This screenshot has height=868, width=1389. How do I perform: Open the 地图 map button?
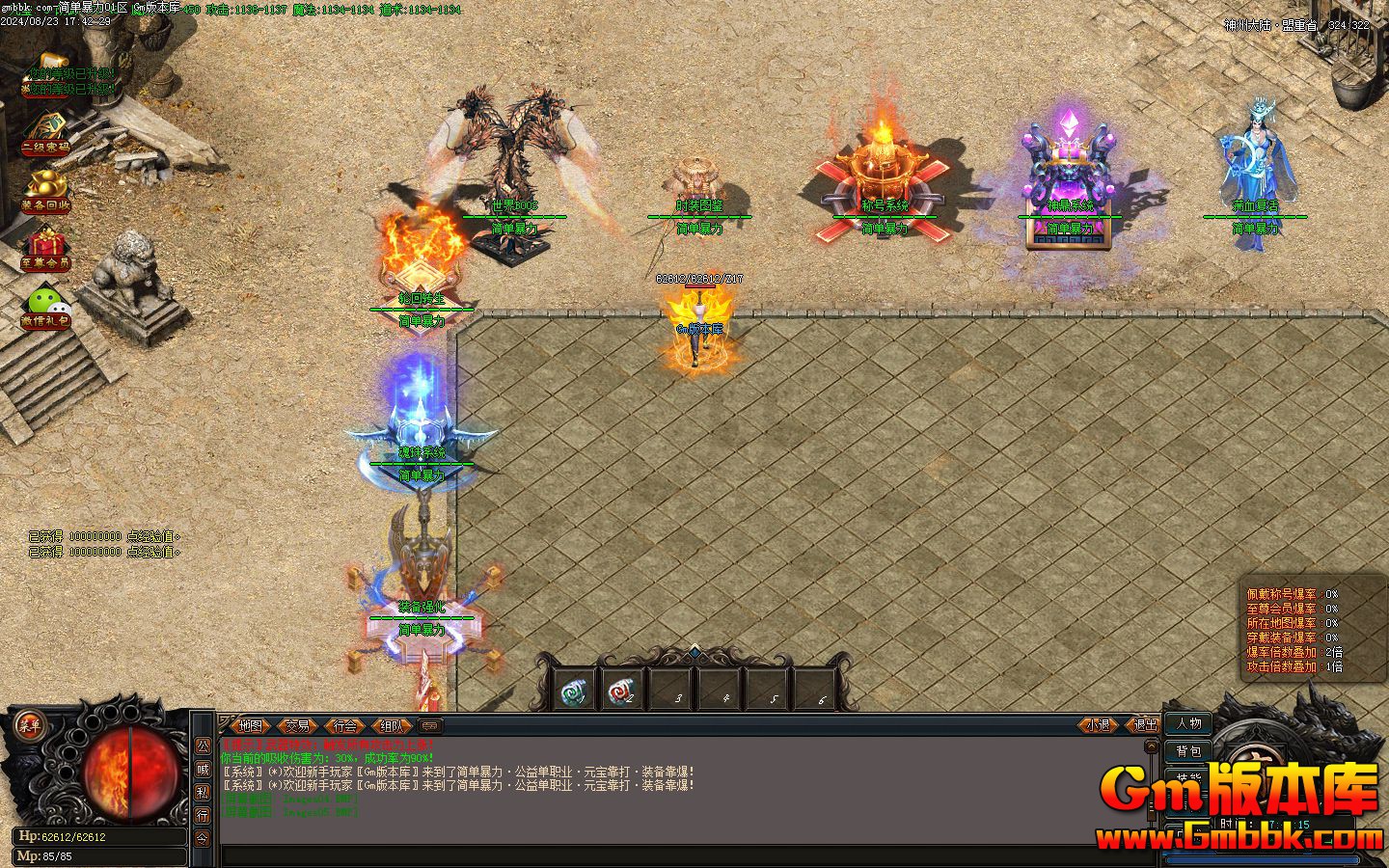250,726
